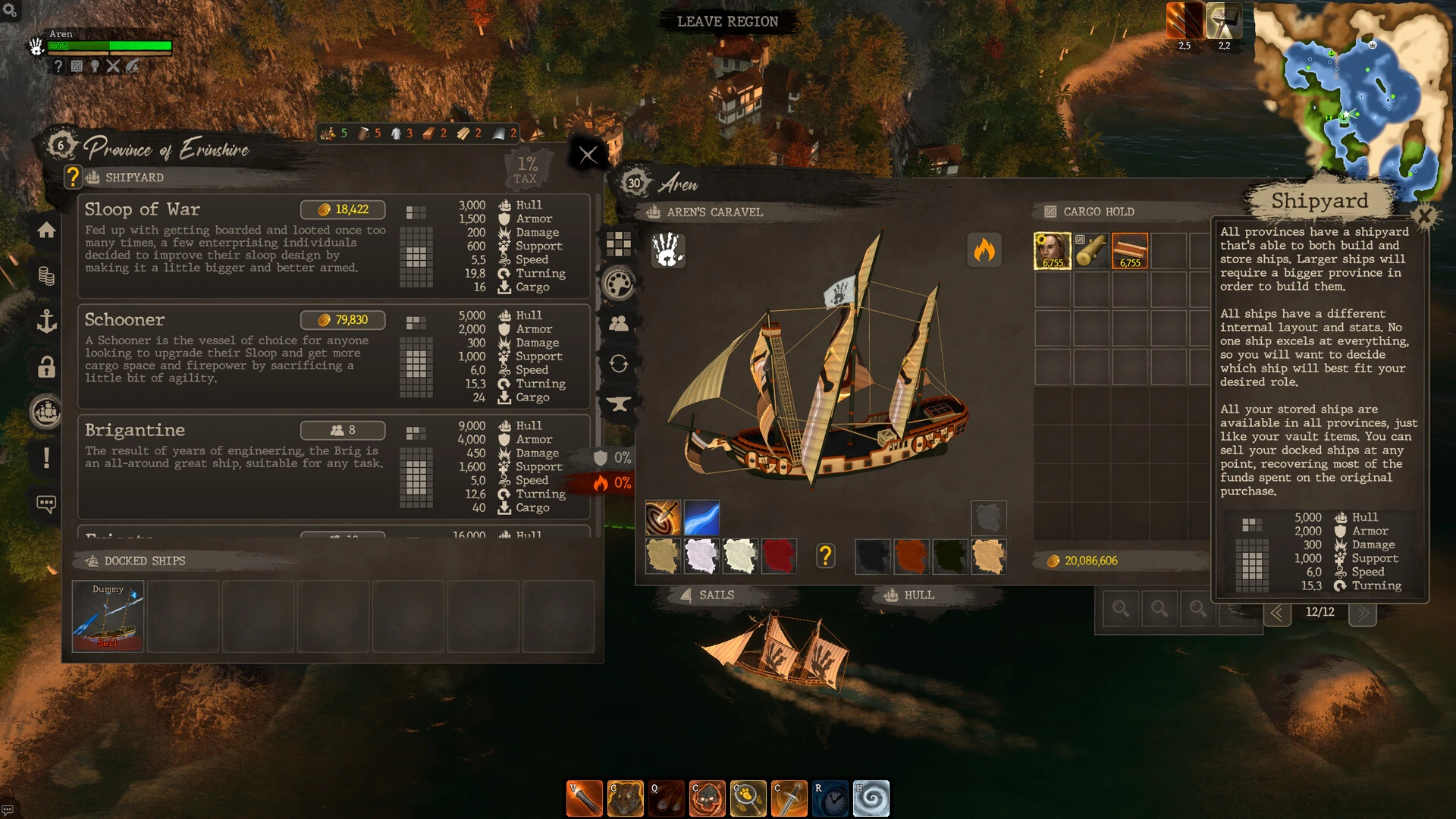The width and height of the screenshot is (1456, 819).
Task: Choose the orange hull color swatch
Action: coord(911,556)
